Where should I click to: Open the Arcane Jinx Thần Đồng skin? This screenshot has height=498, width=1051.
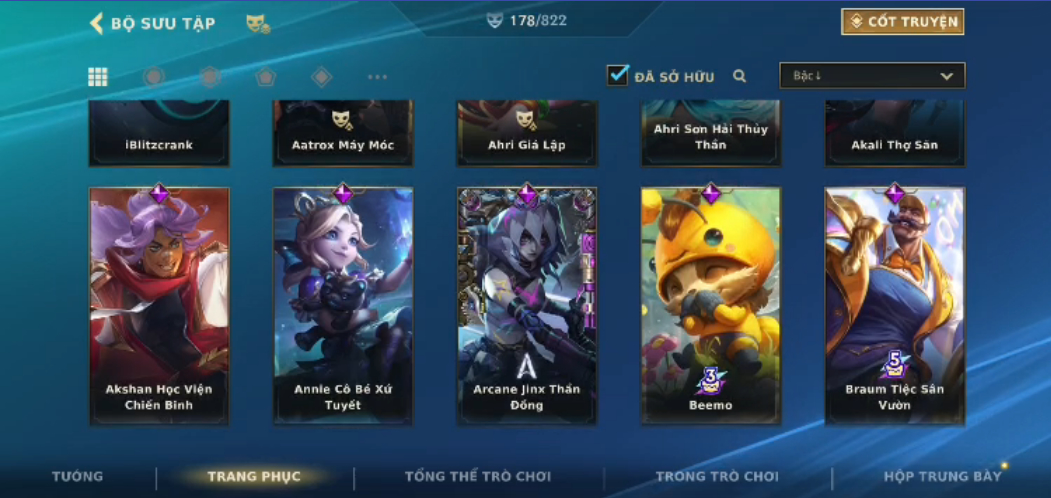pos(527,305)
